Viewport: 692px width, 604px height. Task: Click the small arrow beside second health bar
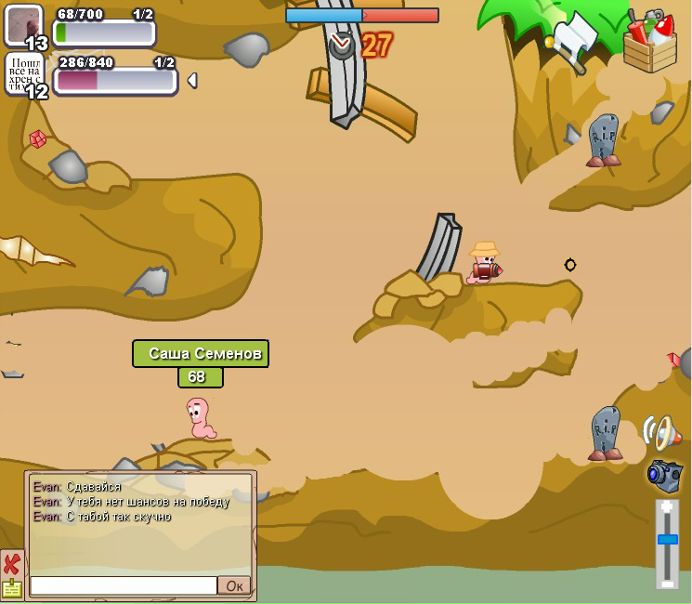pos(192,80)
